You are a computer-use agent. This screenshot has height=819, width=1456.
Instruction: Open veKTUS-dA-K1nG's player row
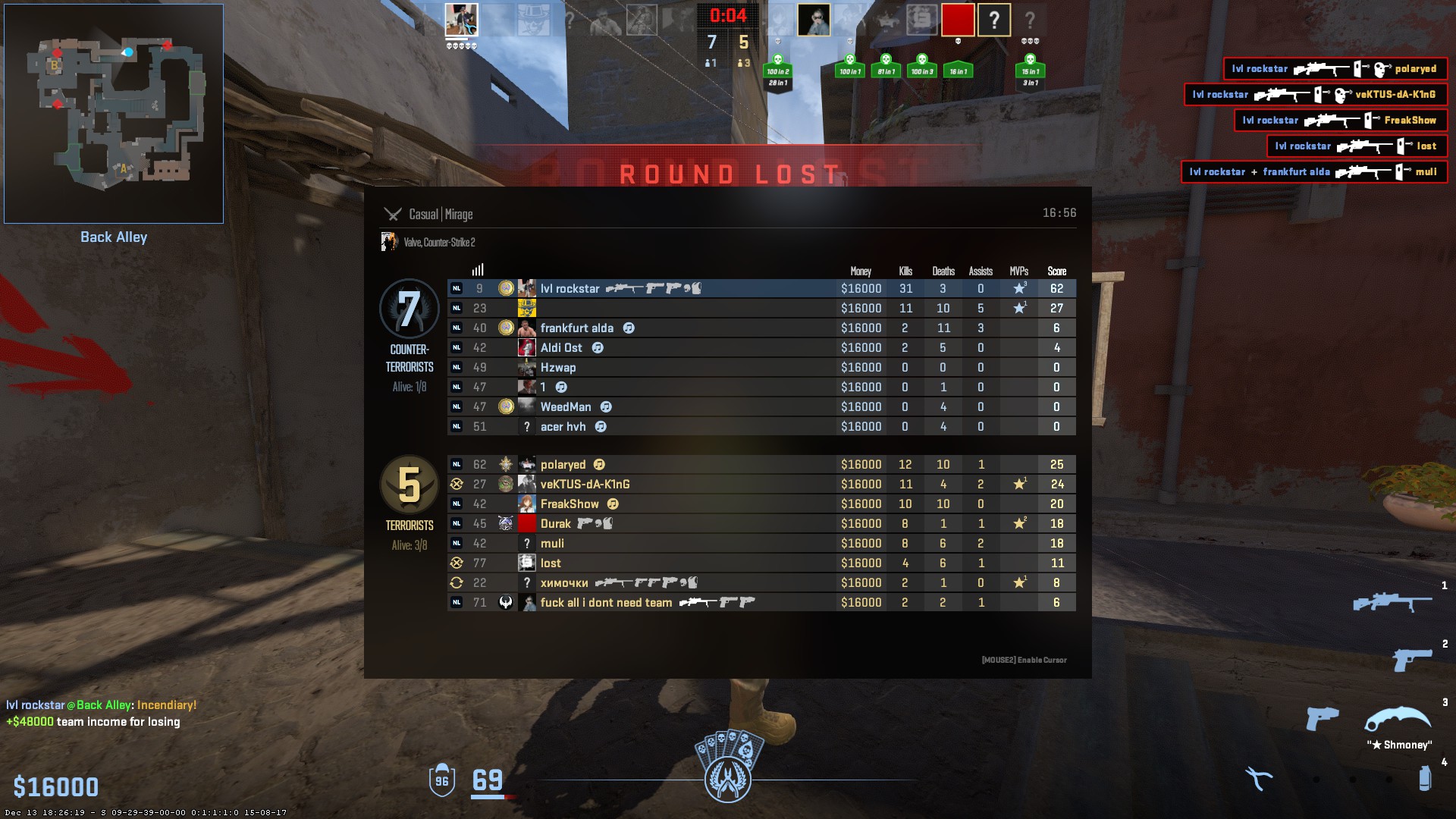[585, 485]
